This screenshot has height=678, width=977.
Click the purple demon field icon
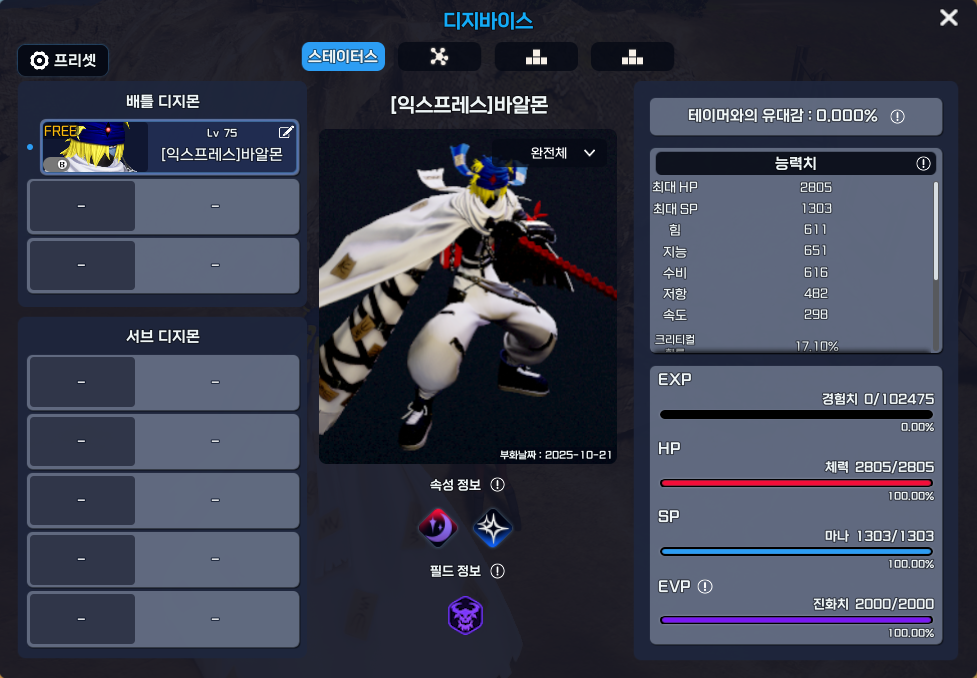click(x=465, y=615)
